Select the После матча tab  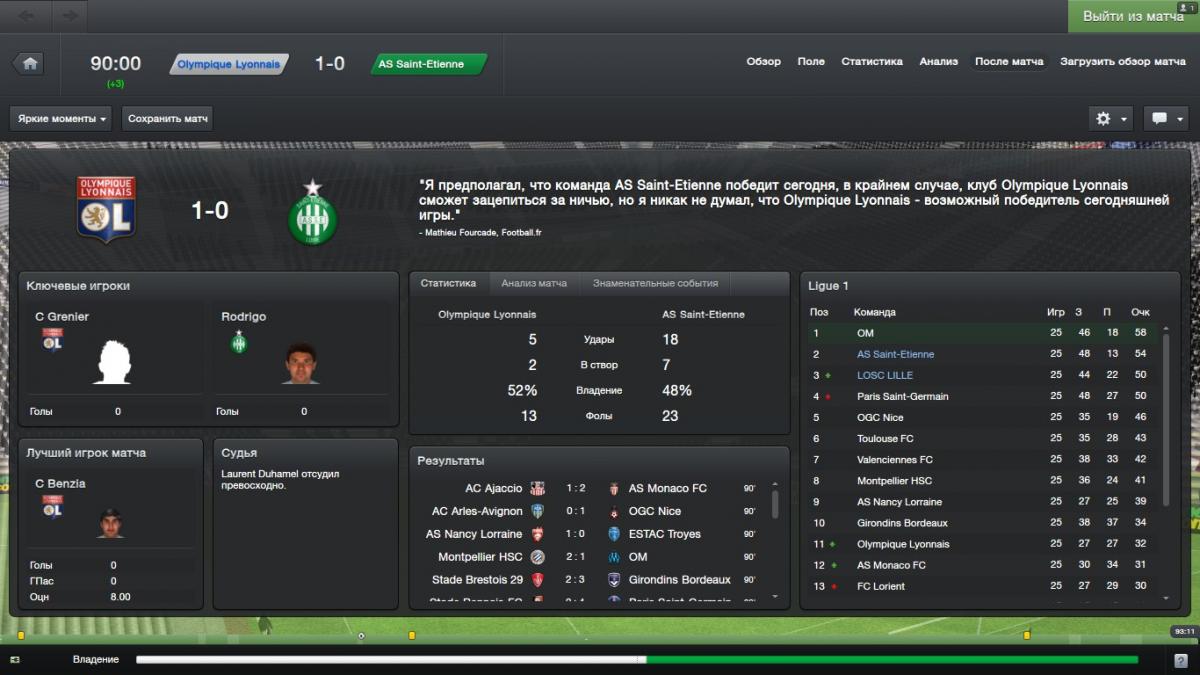(x=1009, y=62)
